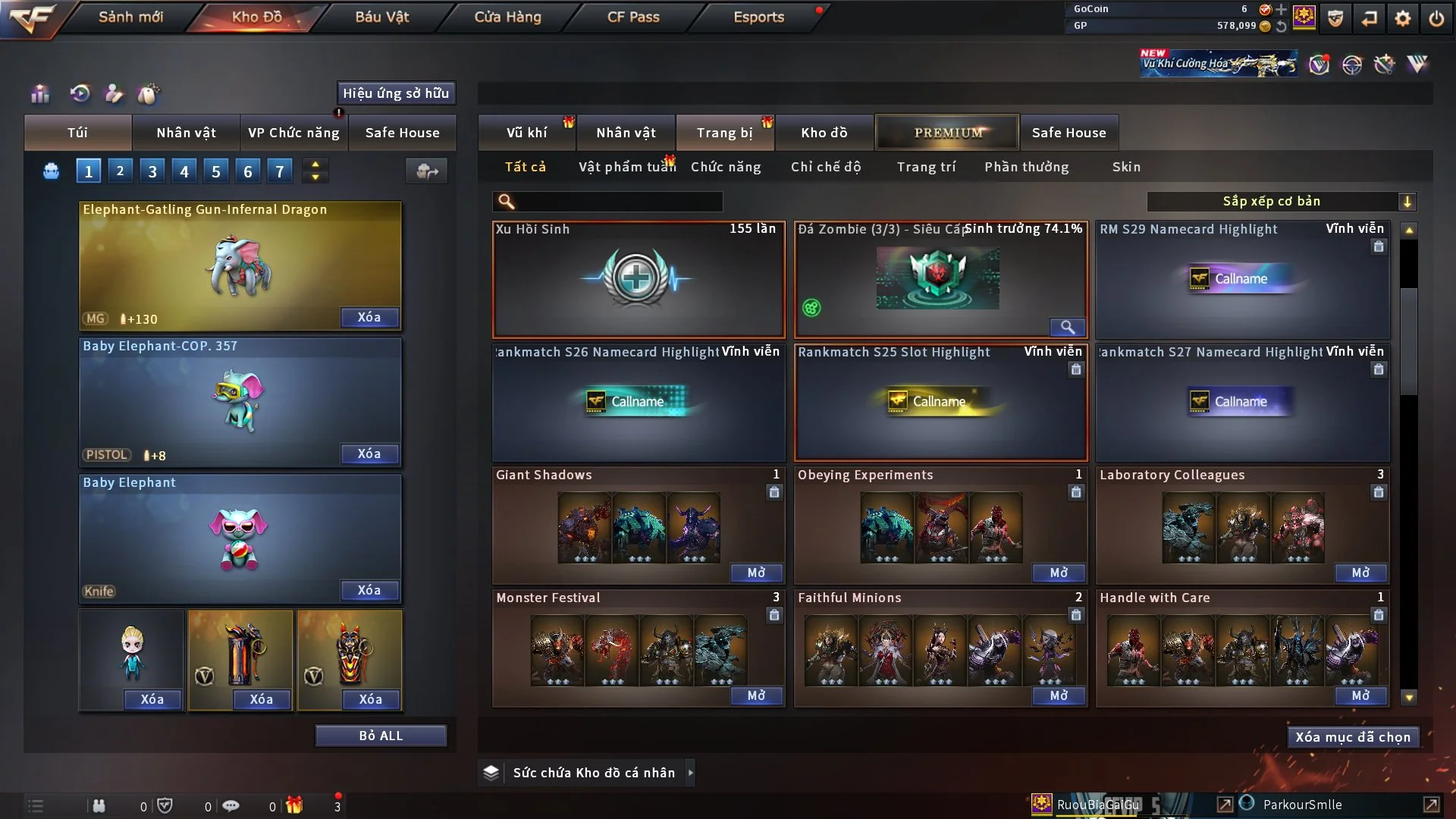The image size is (1456, 819).
Task: Click the Bỏ ALL button
Action: pyautogui.click(x=381, y=736)
